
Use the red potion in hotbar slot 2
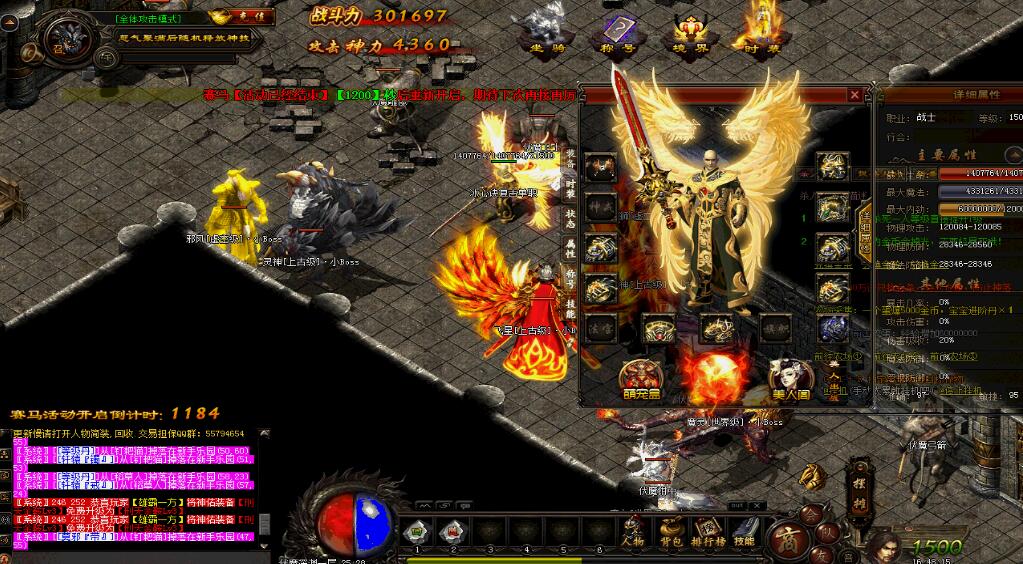click(x=453, y=531)
